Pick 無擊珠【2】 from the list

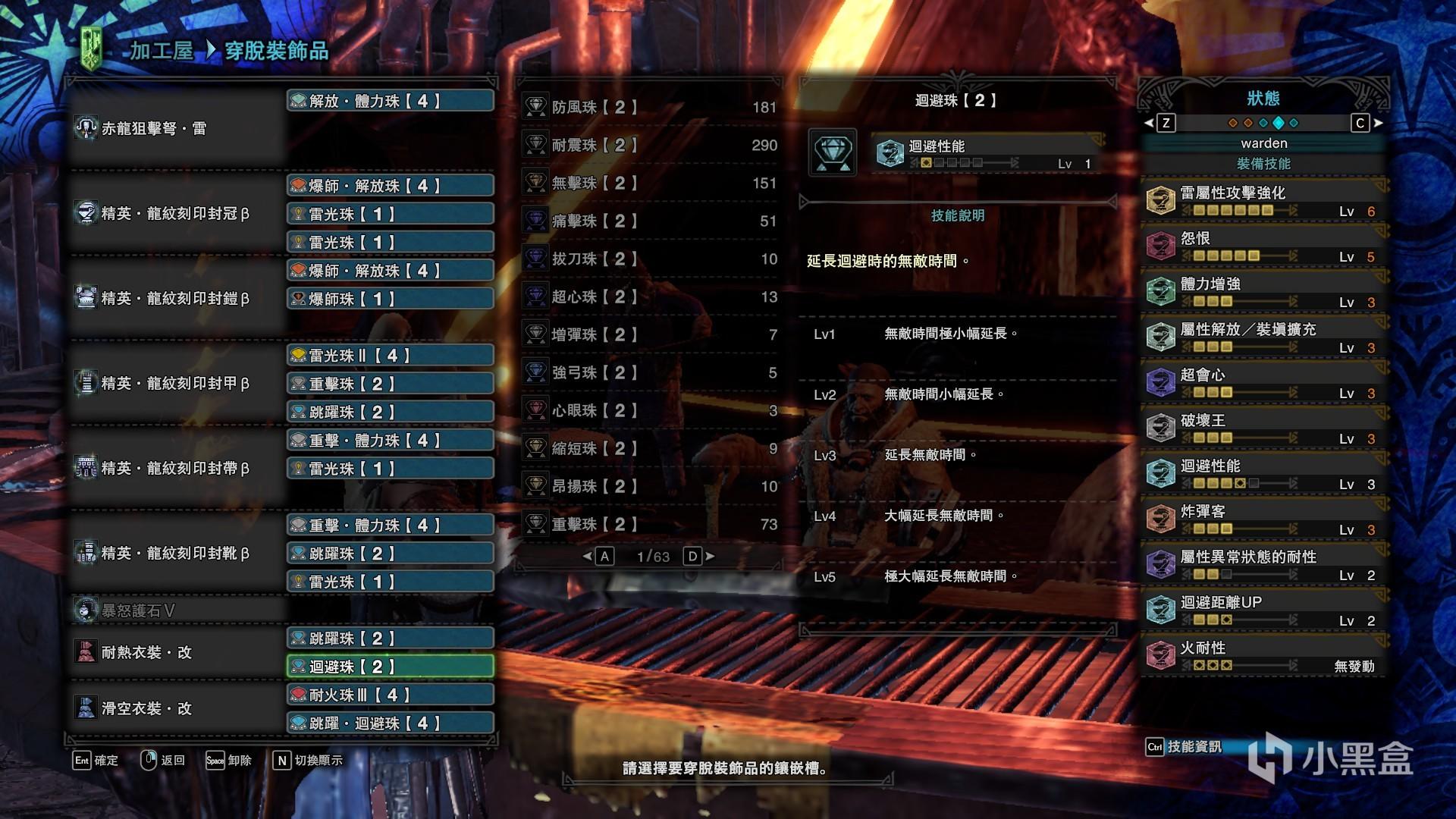650,184
